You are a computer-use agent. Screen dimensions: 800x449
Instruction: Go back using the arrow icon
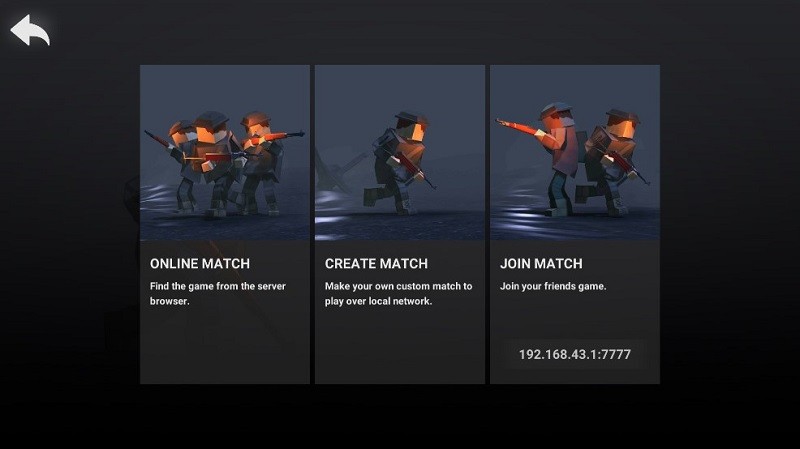pos(30,31)
